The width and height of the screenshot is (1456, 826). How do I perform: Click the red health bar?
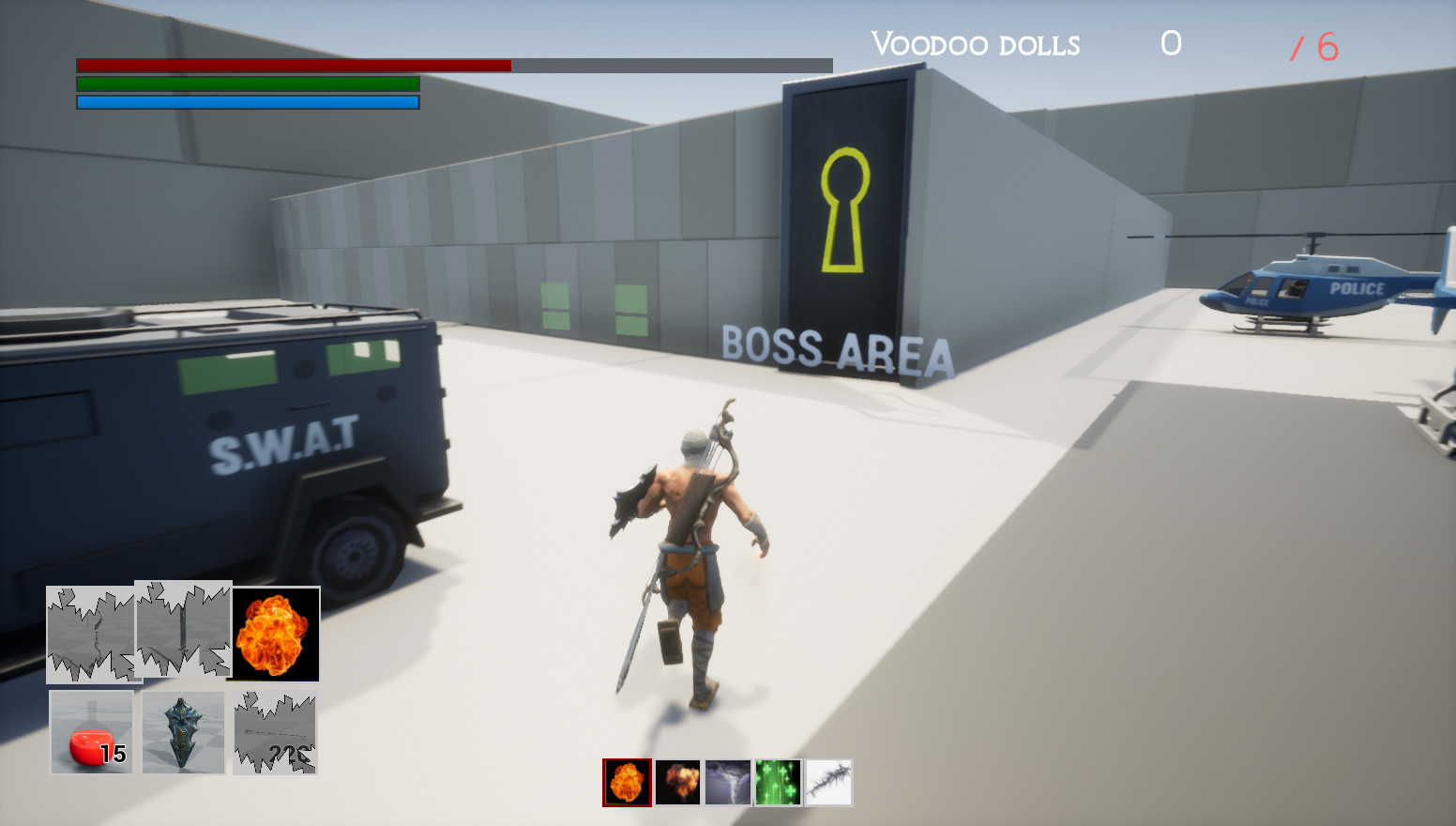(291, 66)
